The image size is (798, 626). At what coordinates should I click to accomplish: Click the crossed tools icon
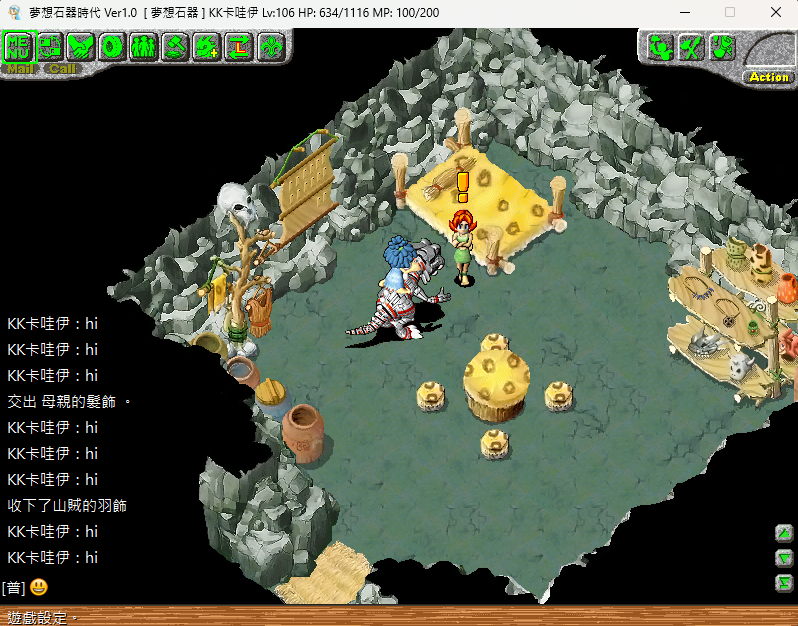point(690,47)
